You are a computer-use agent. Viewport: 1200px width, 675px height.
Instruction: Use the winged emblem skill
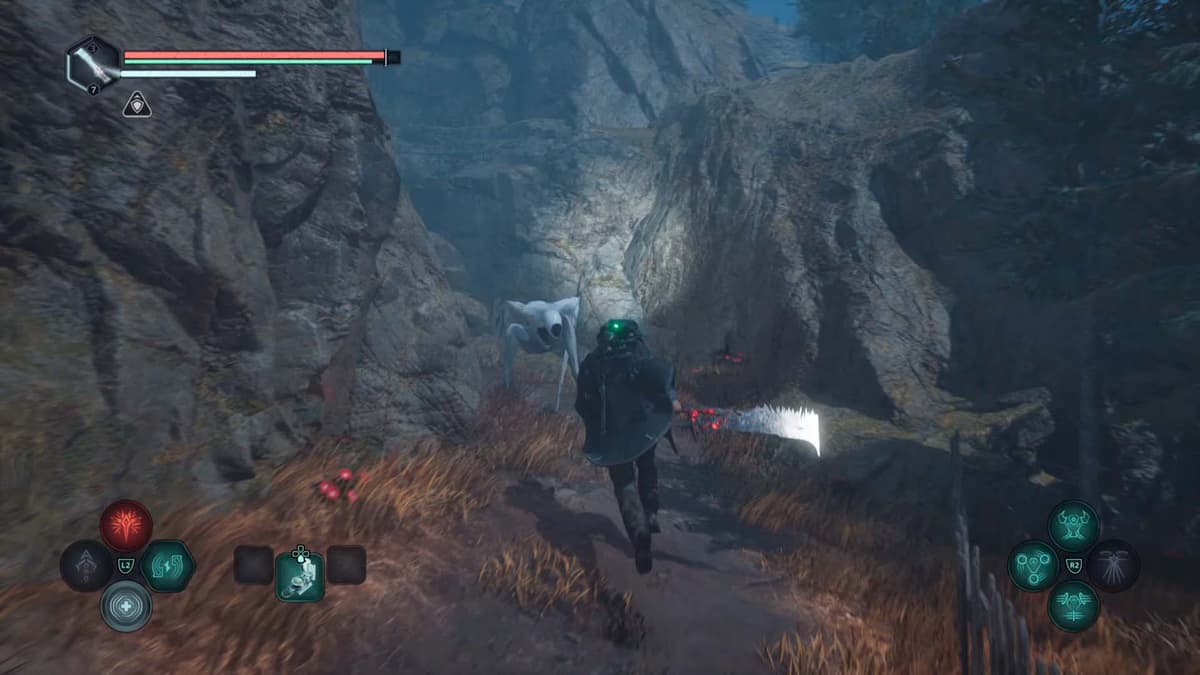(x=1074, y=606)
